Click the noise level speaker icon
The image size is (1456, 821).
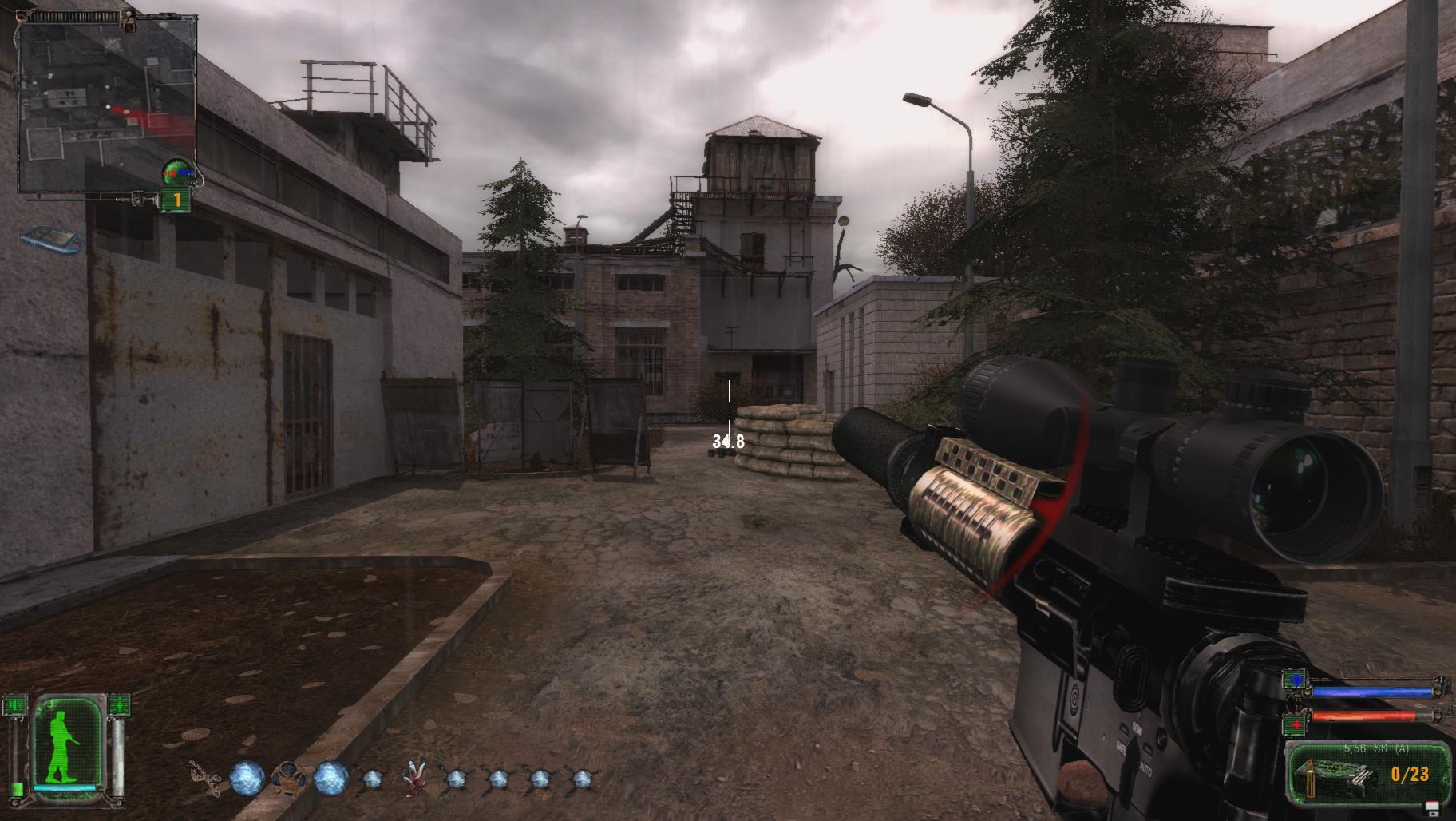coord(15,705)
